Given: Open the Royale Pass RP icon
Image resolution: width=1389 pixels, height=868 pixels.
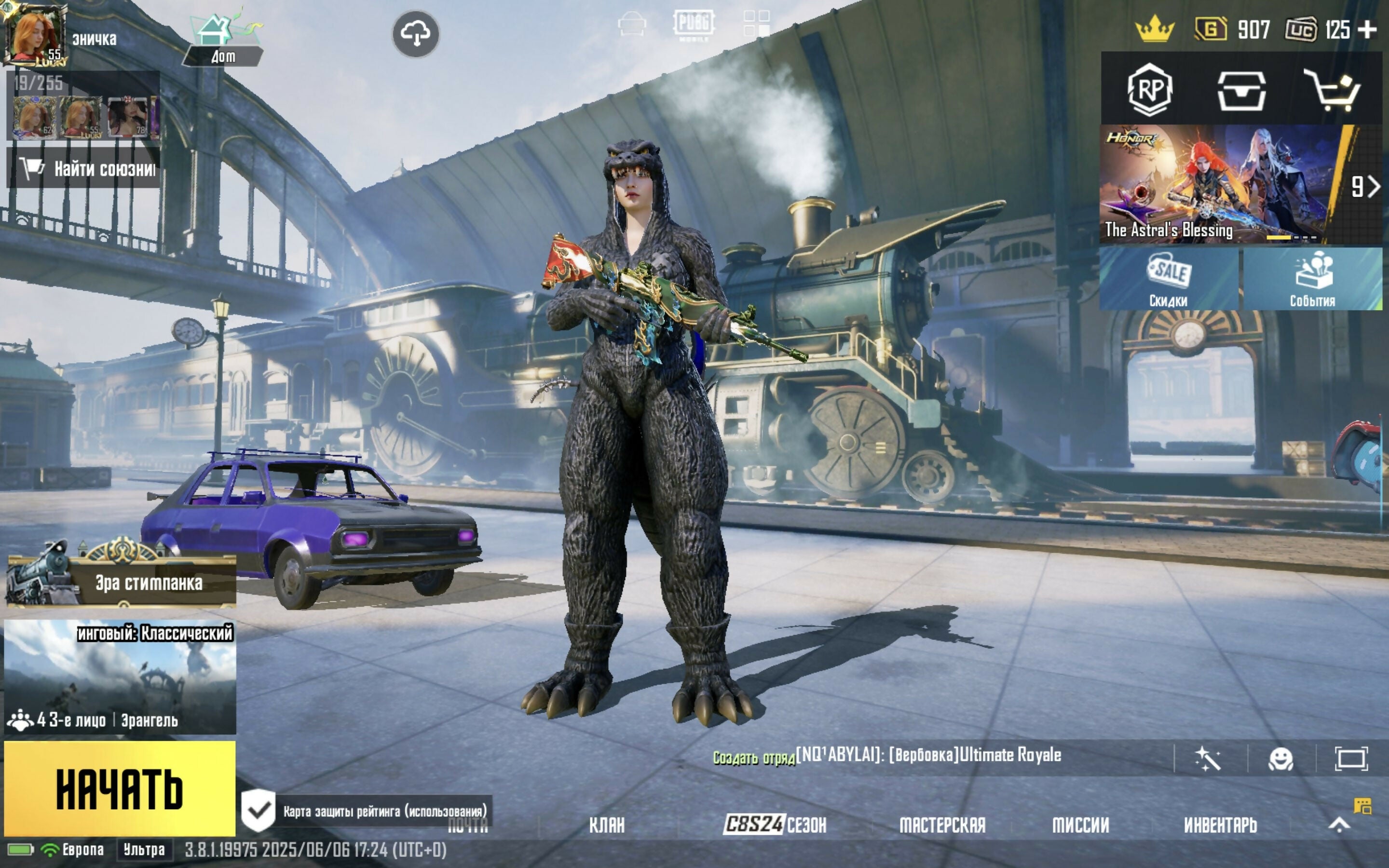Looking at the screenshot, I should coord(1149,90).
